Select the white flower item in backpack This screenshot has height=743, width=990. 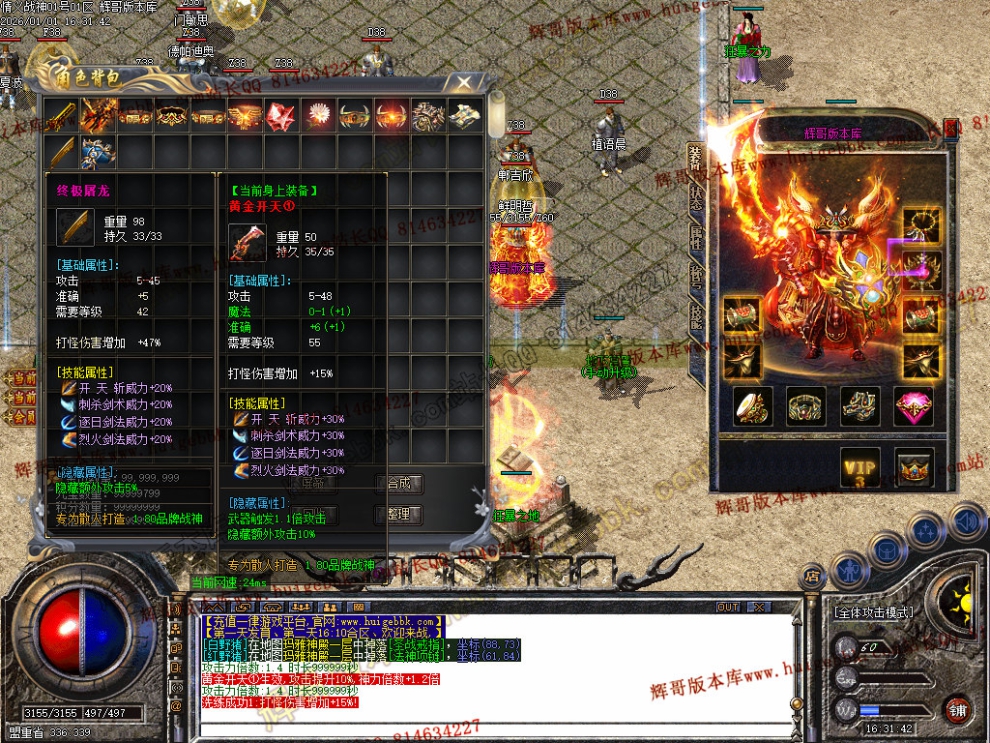[x=319, y=115]
